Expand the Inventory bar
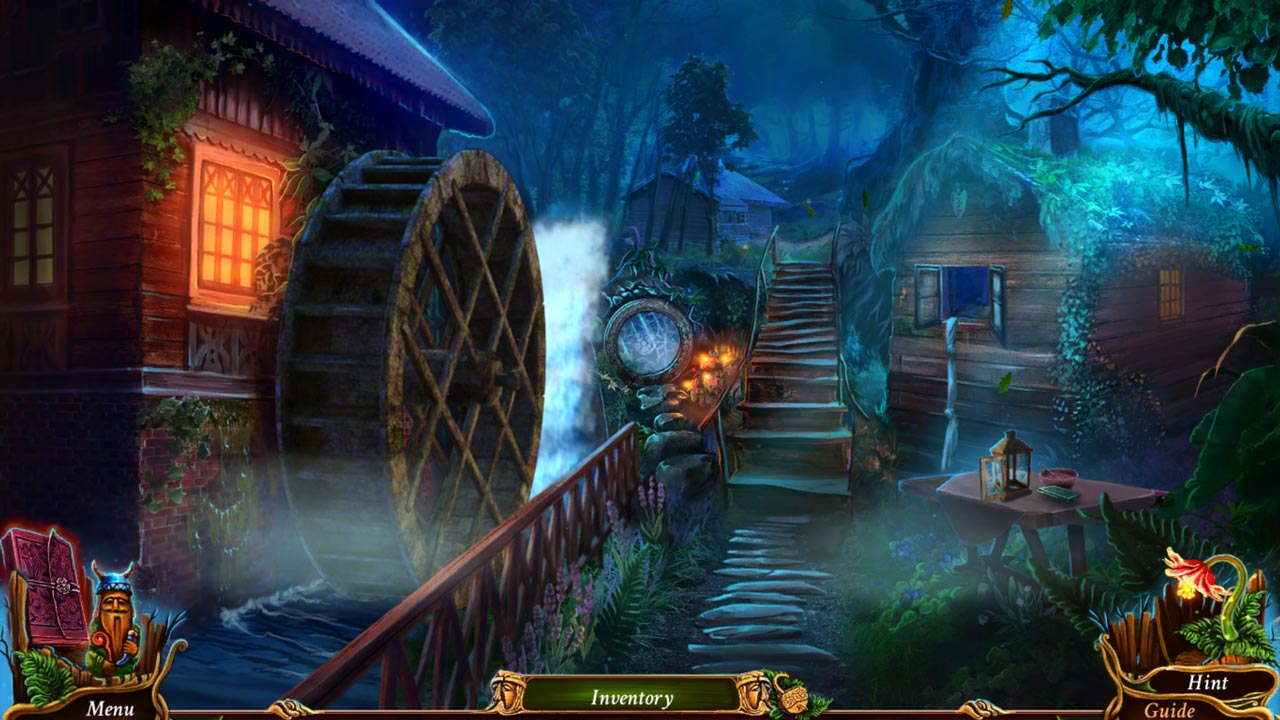 (x=630, y=697)
